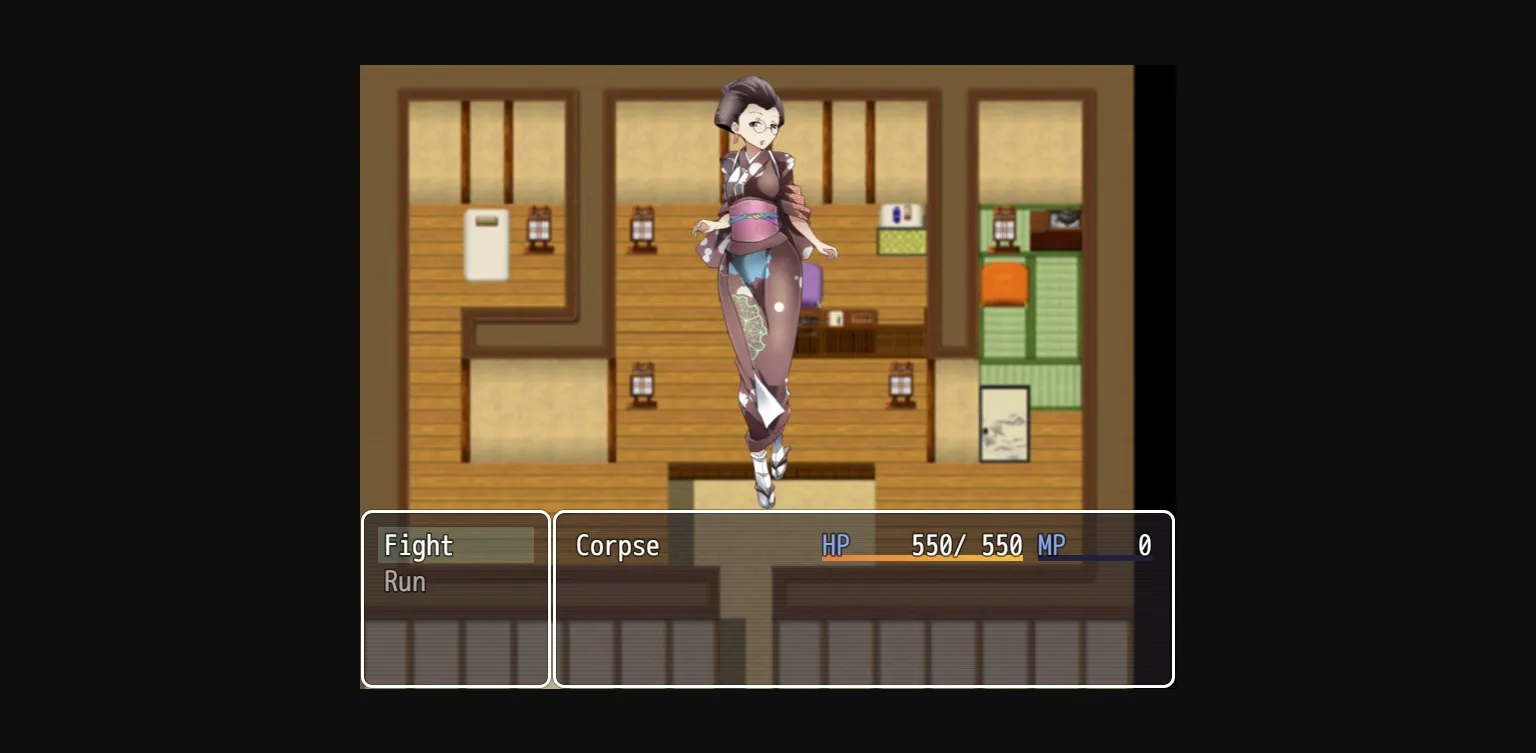The width and height of the screenshot is (1536, 753).
Task: Click the Corpse enemy name label
Action: [x=617, y=546]
